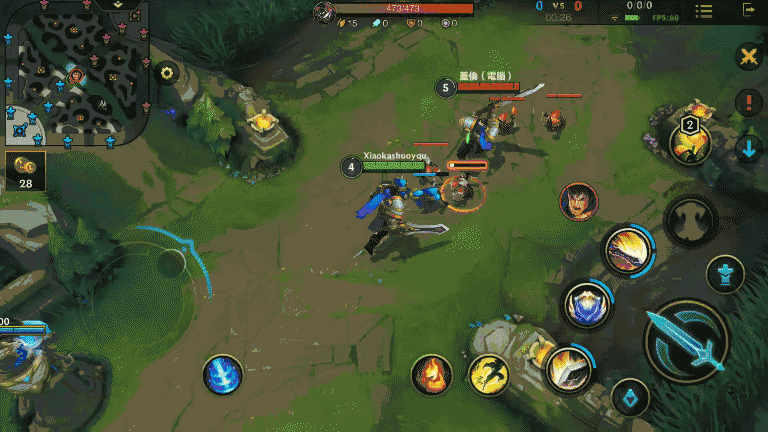Toggle the crossed swords attack ping
The width and height of the screenshot is (768, 432).
[747, 57]
